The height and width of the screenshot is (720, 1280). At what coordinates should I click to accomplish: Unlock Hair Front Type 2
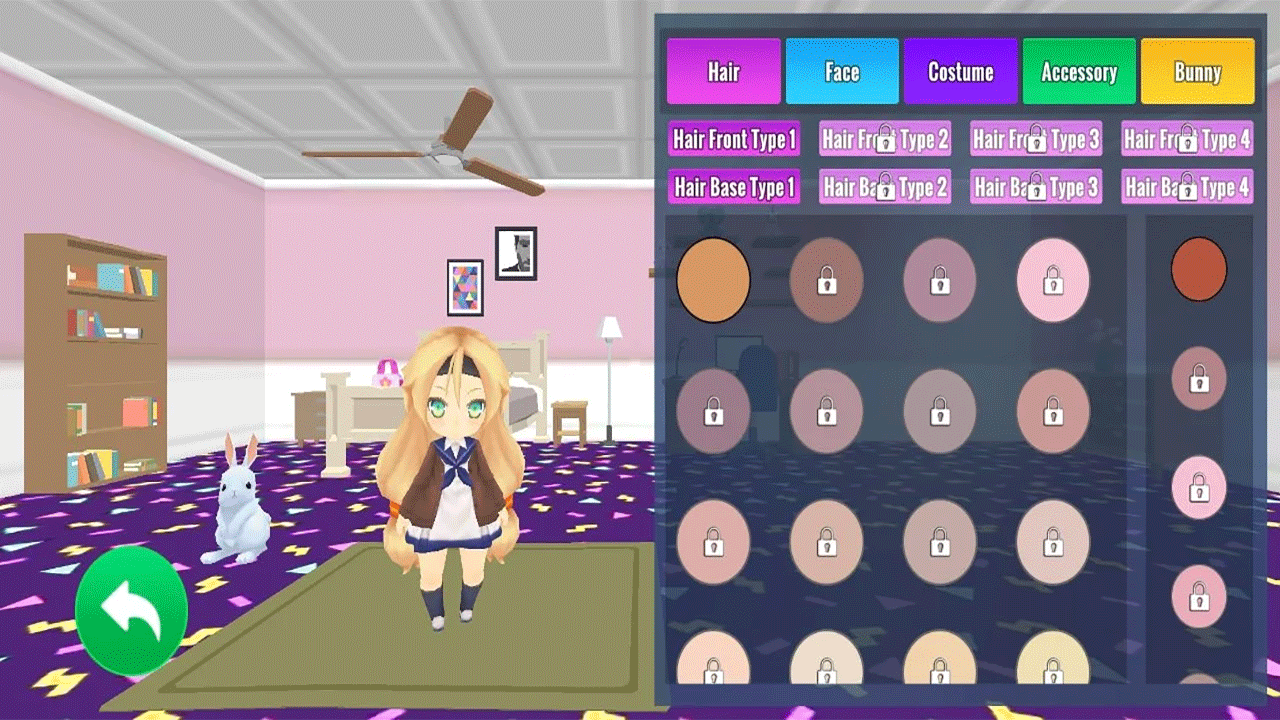(x=884, y=140)
